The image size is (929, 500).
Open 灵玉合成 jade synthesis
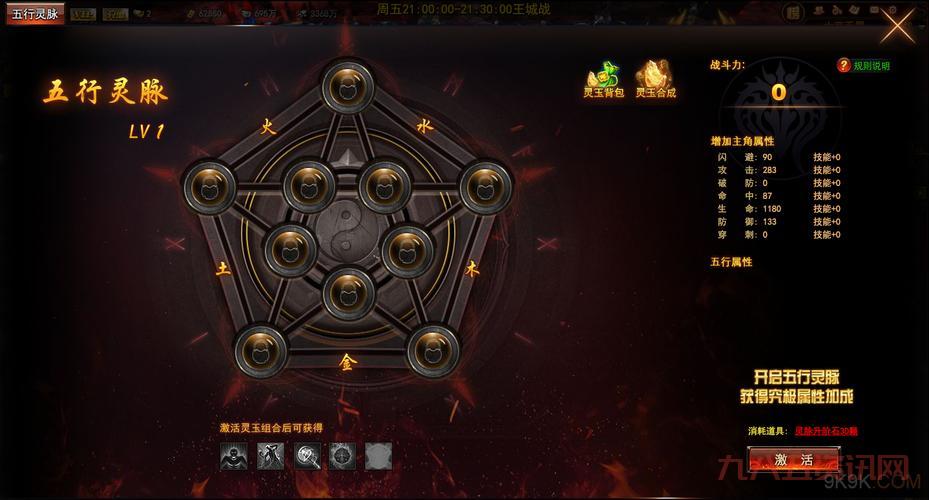(656, 77)
